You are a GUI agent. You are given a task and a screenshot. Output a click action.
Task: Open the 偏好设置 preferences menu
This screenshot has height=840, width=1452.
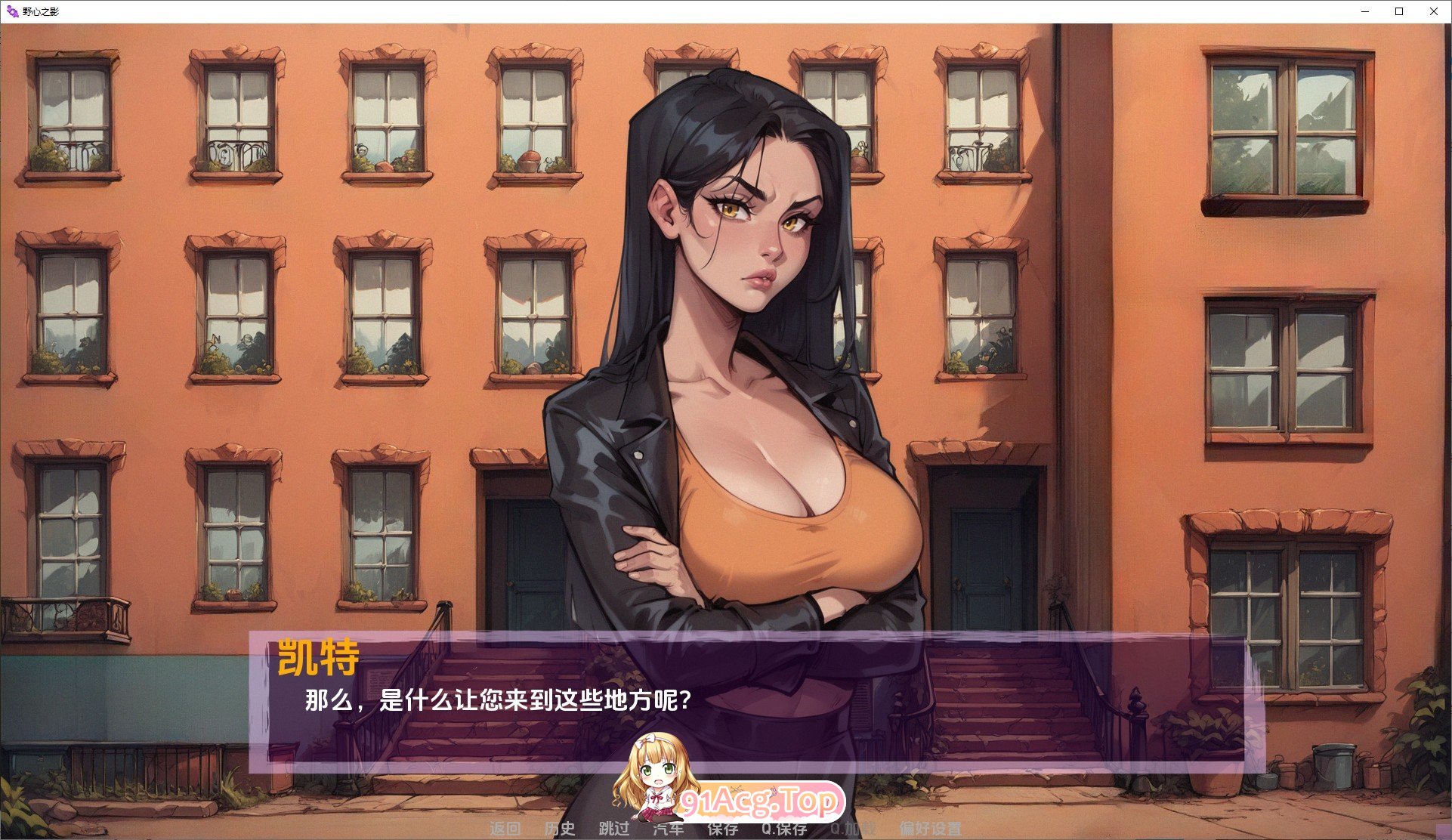click(935, 828)
